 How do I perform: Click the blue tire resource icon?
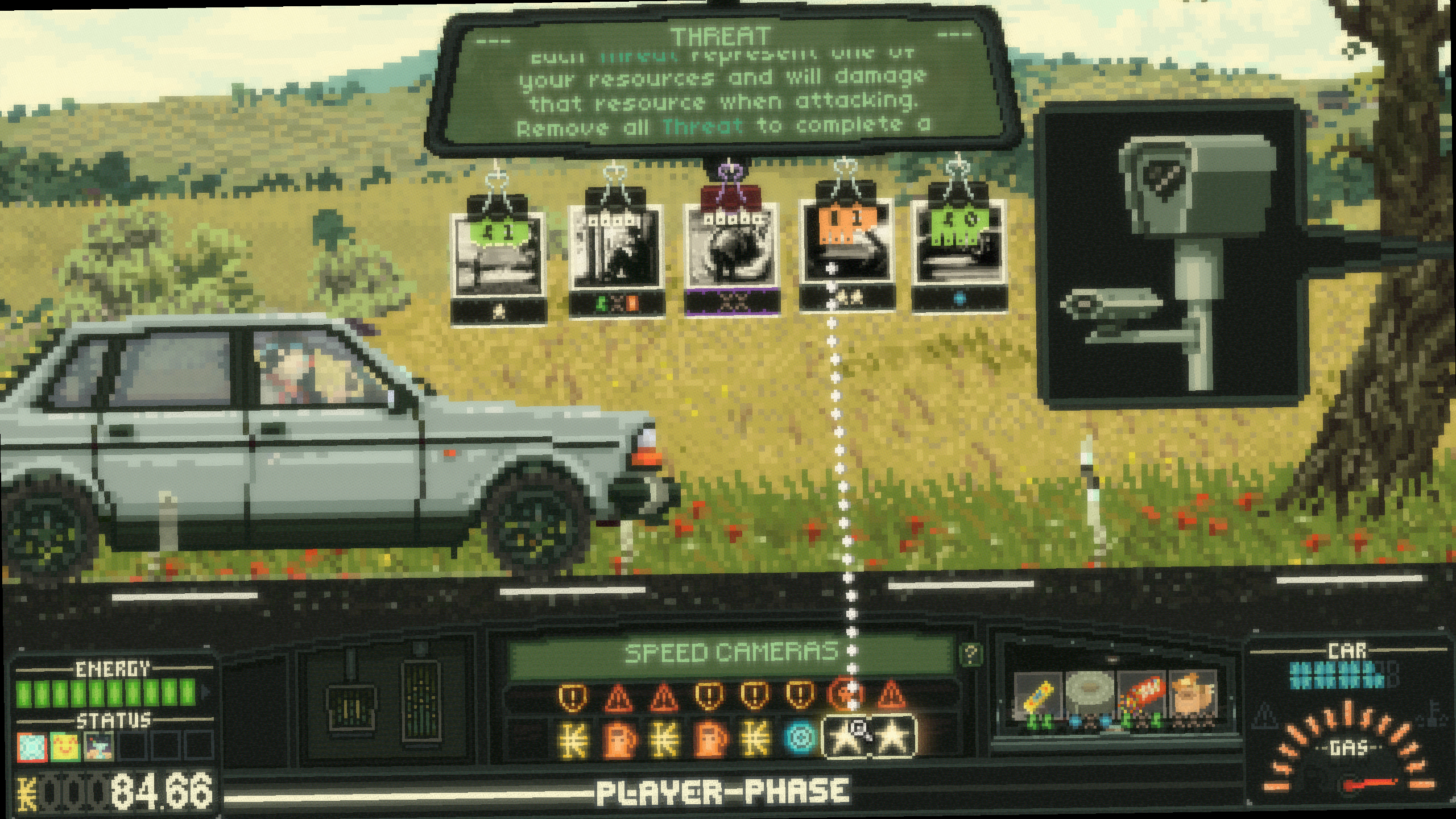(800, 739)
